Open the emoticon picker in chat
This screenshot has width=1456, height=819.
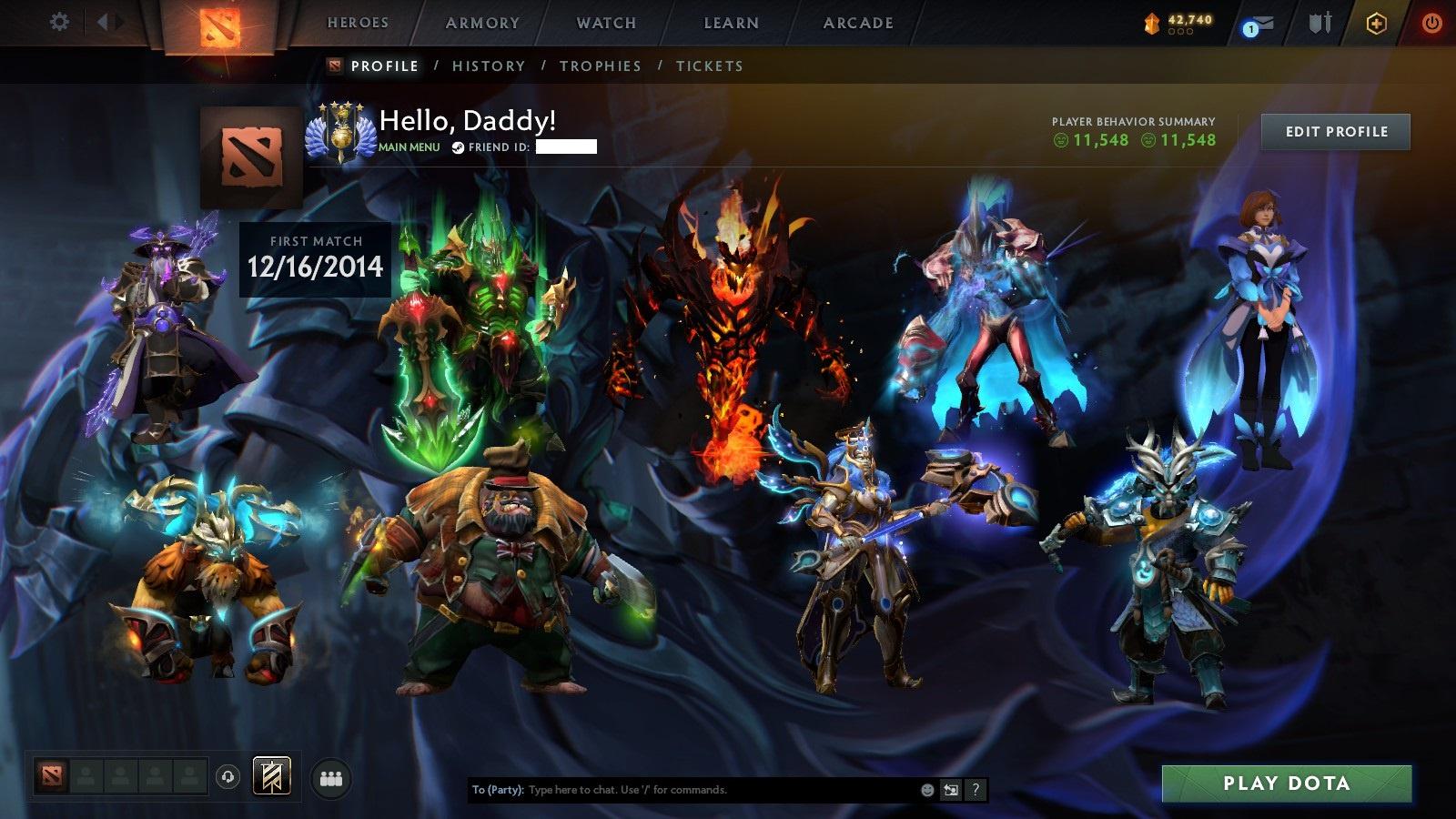tap(925, 791)
